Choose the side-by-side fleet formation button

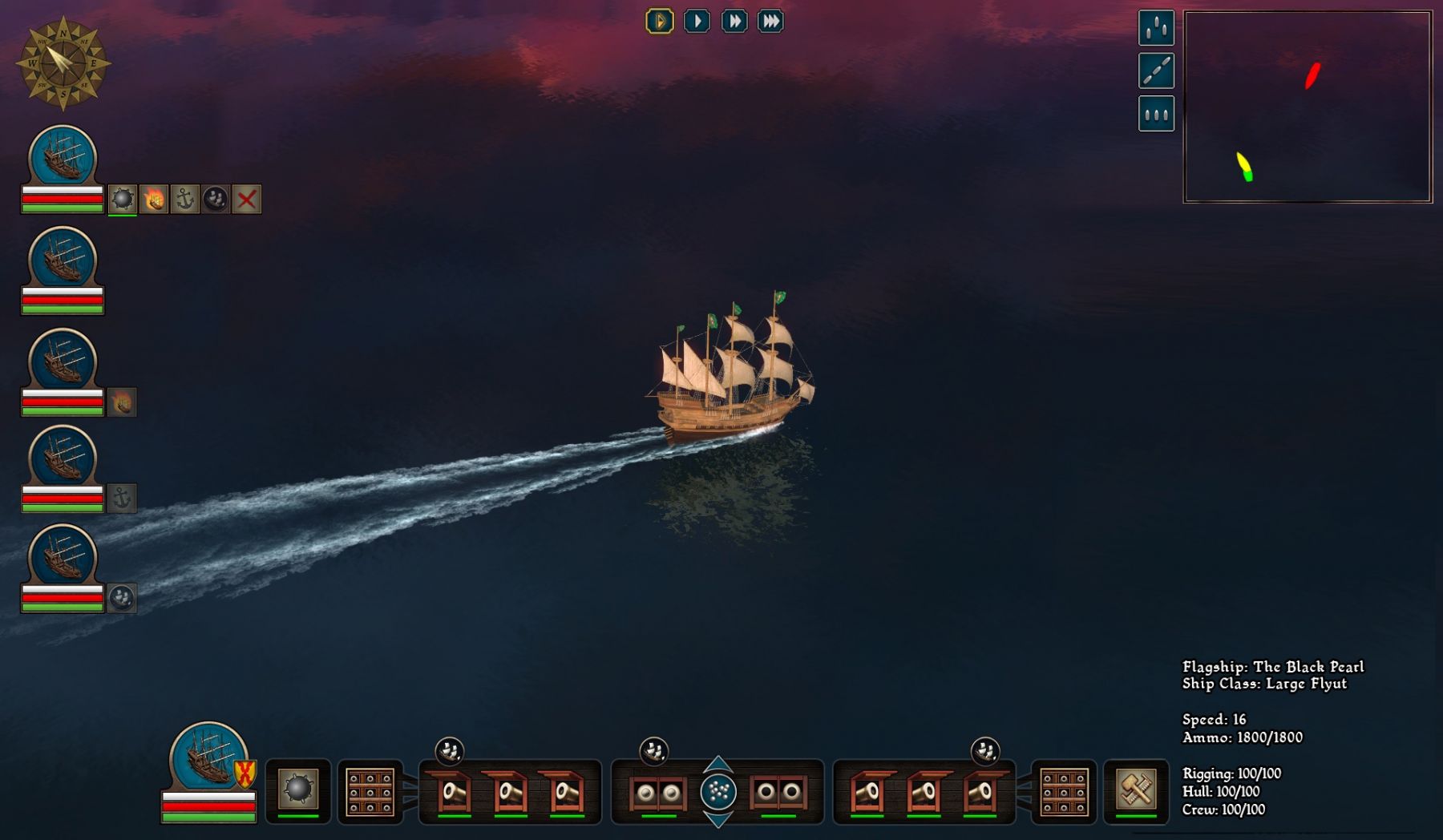(x=1156, y=114)
